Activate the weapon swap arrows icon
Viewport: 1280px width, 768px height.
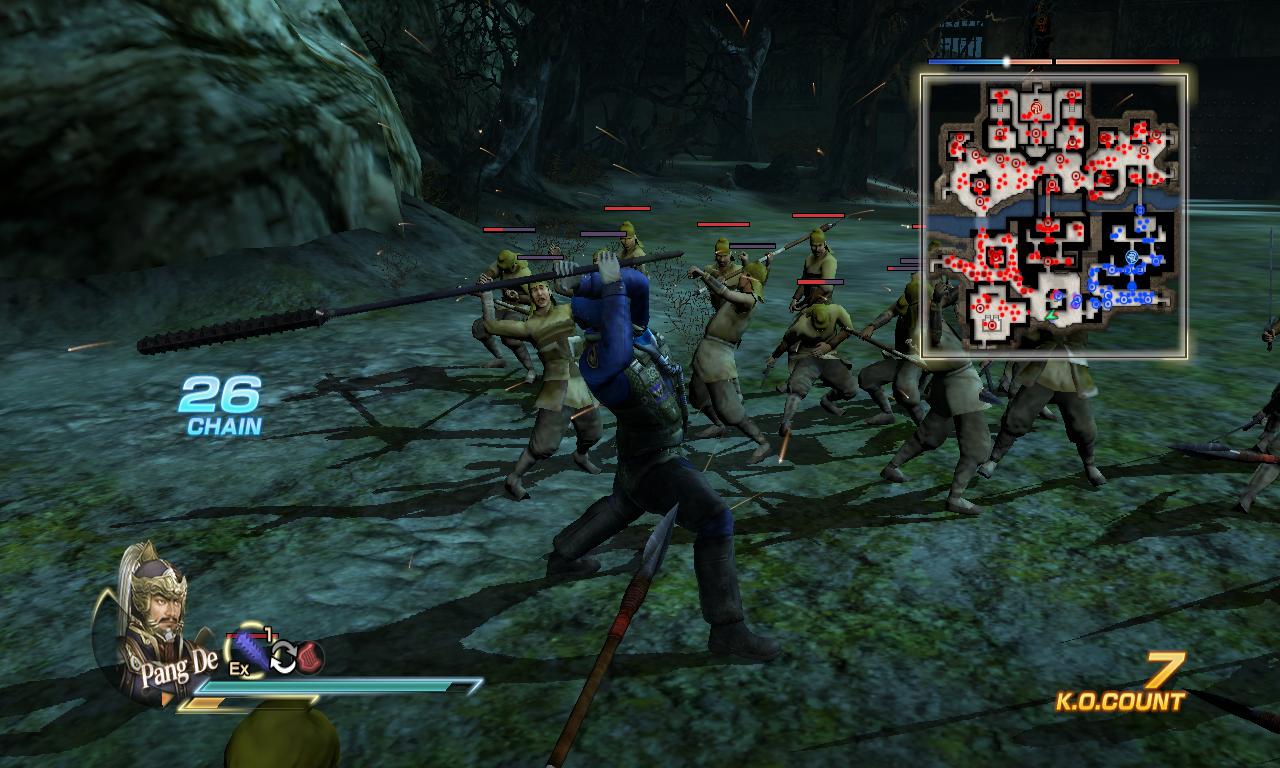284,656
